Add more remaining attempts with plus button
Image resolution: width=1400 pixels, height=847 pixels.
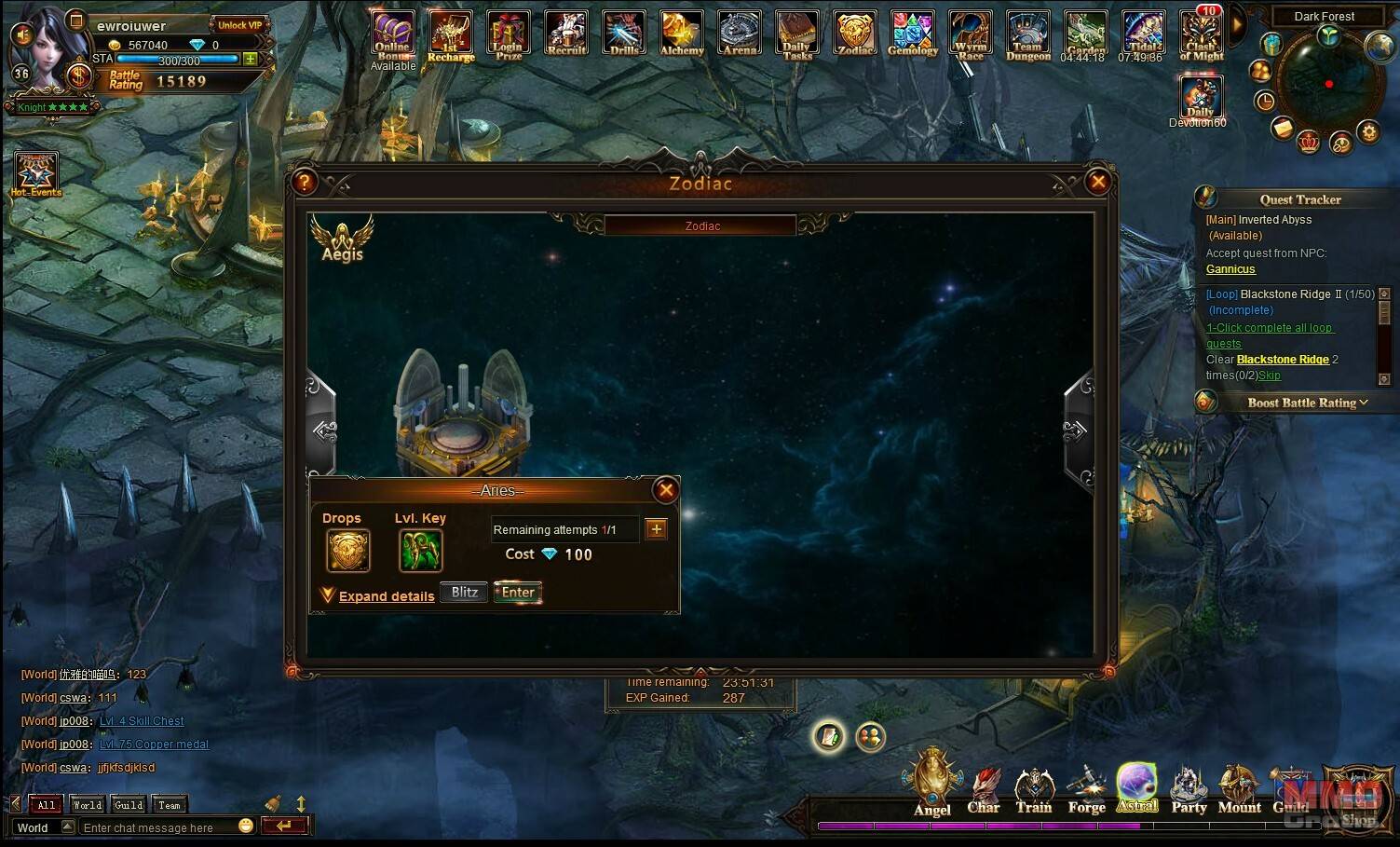tap(656, 529)
